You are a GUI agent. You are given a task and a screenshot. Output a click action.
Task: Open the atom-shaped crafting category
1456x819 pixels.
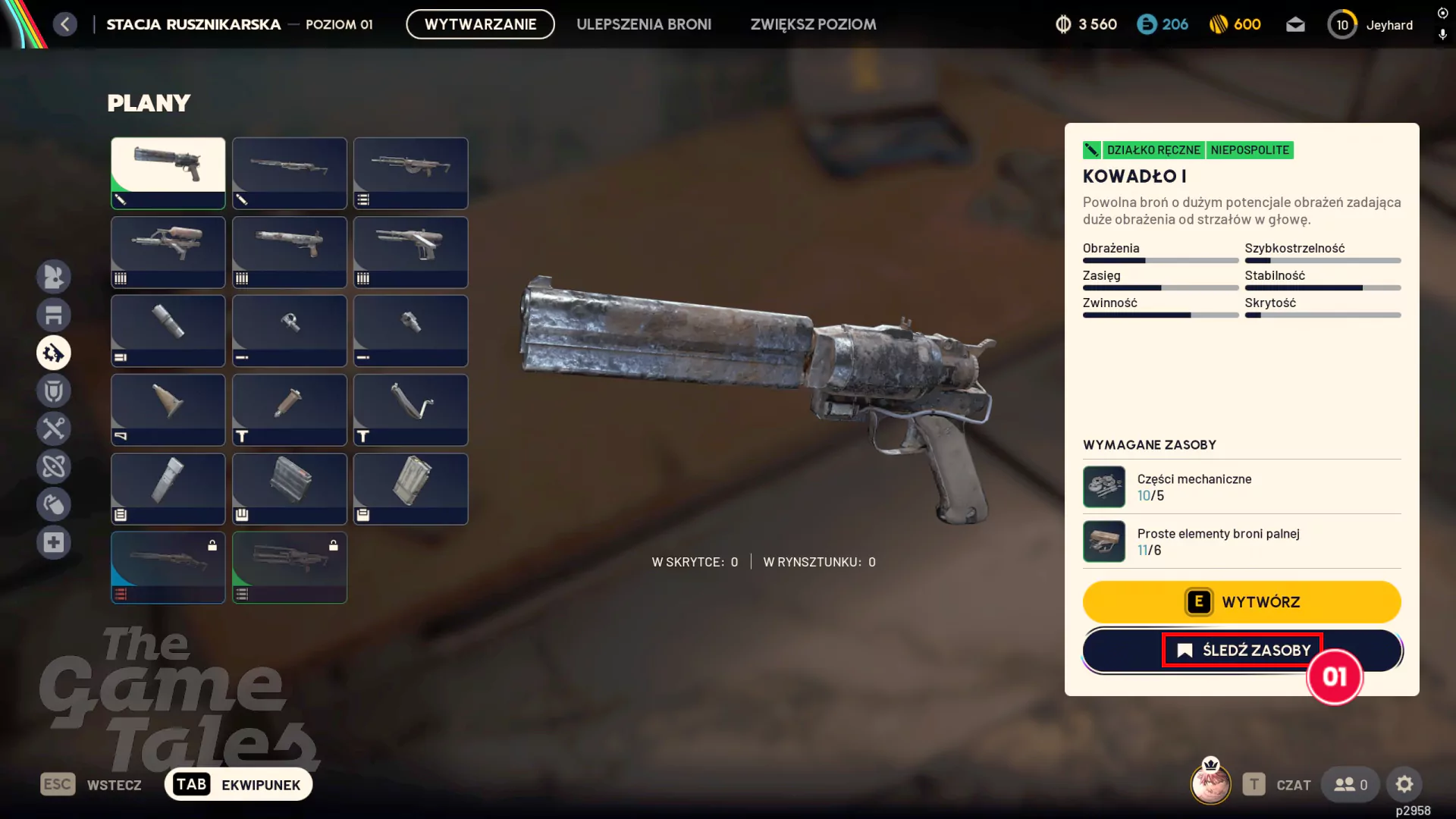[x=54, y=466]
